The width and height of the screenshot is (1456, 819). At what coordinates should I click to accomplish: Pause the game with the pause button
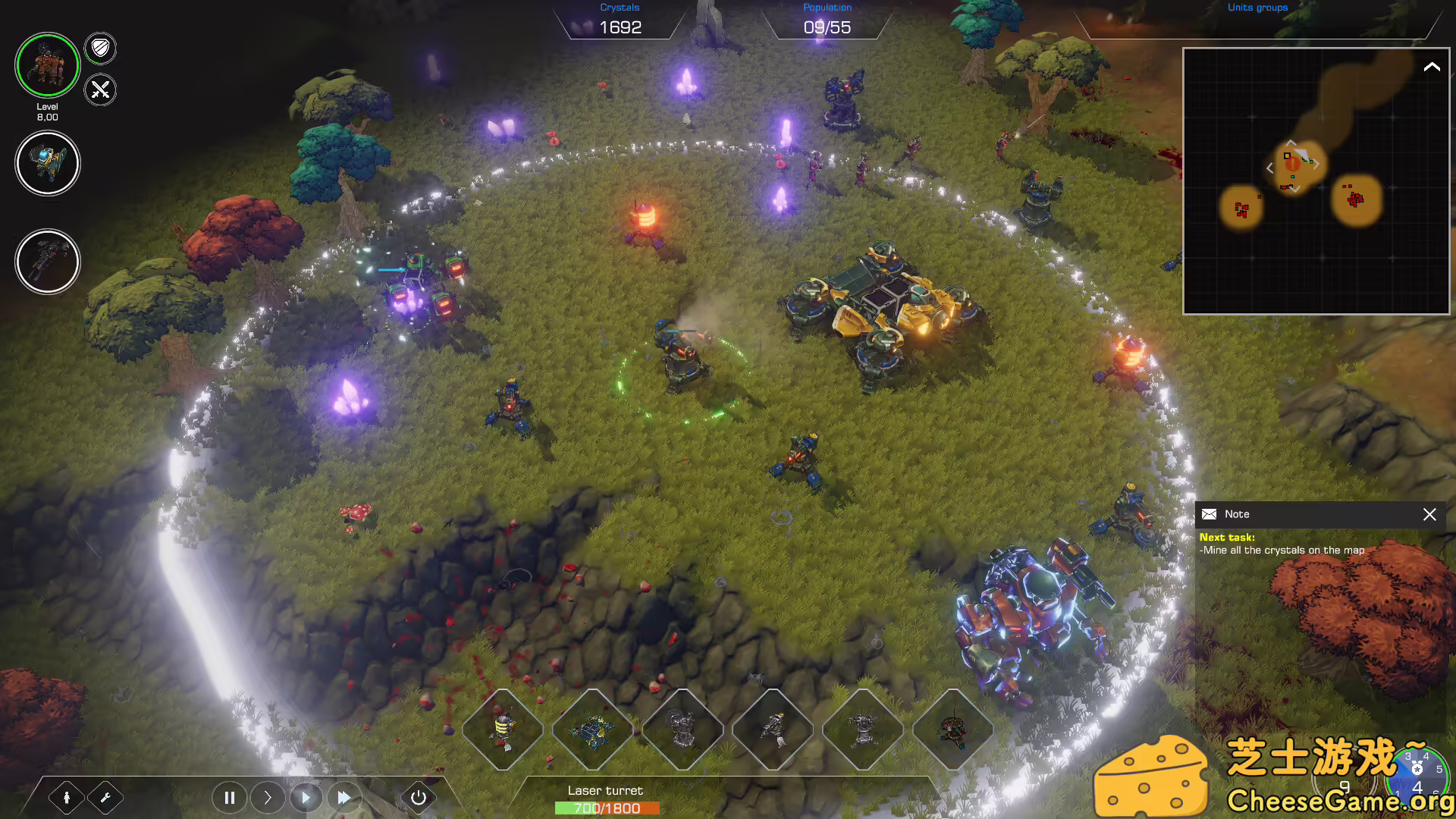(x=230, y=797)
